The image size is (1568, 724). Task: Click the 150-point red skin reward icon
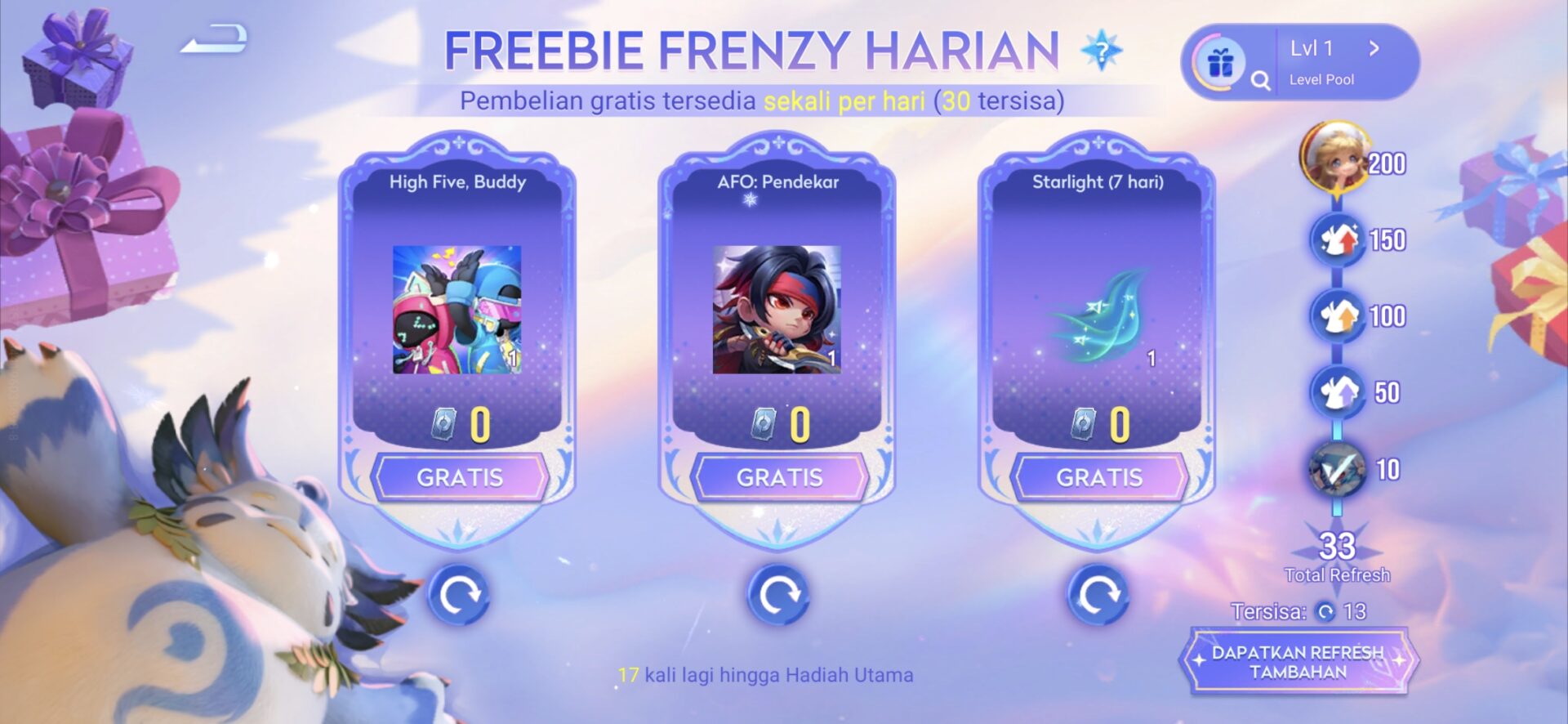pos(1338,240)
